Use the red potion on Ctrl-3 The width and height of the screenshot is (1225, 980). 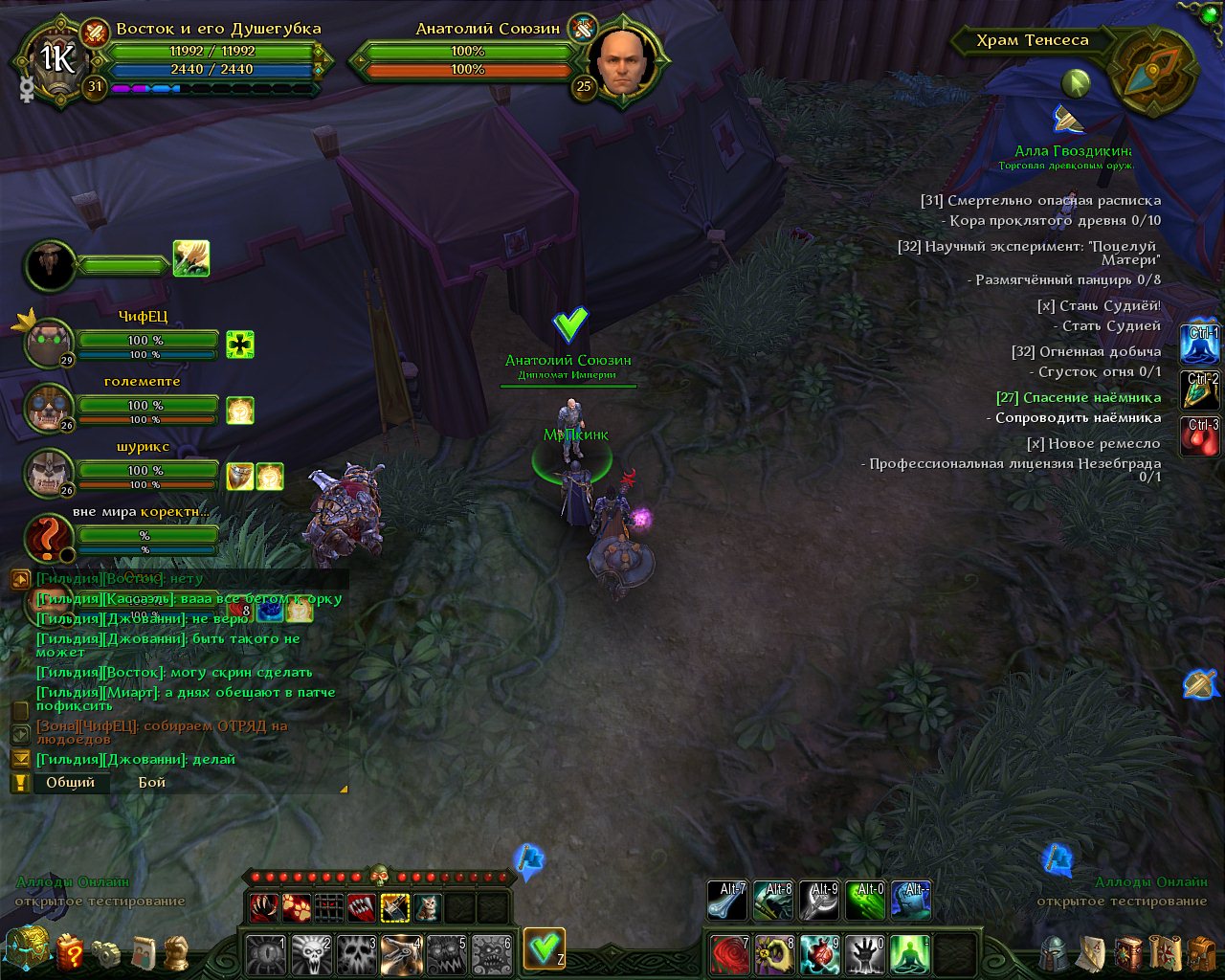1202,435
